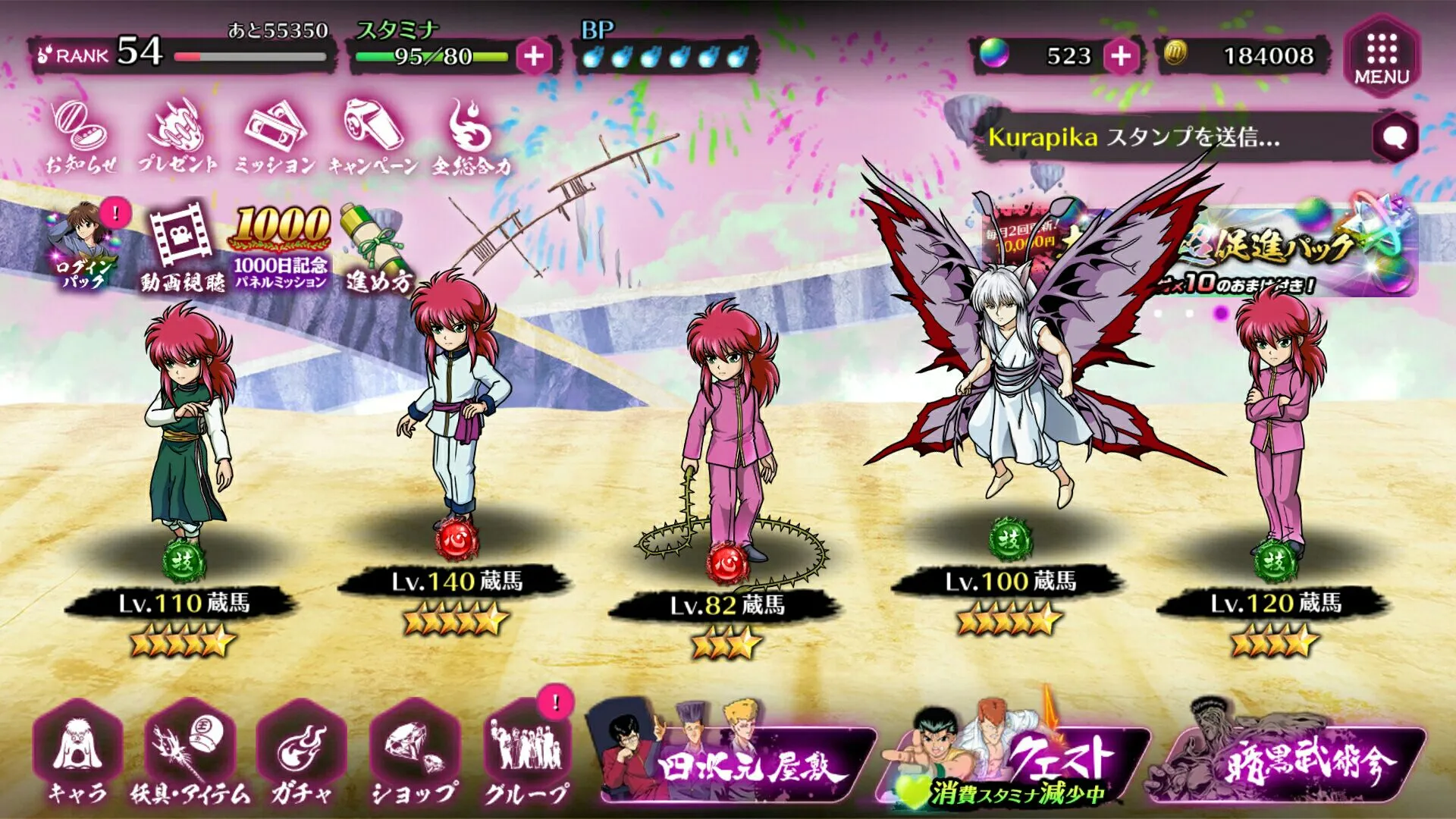Open the キャンペーン campaign icon

[373, 137]
